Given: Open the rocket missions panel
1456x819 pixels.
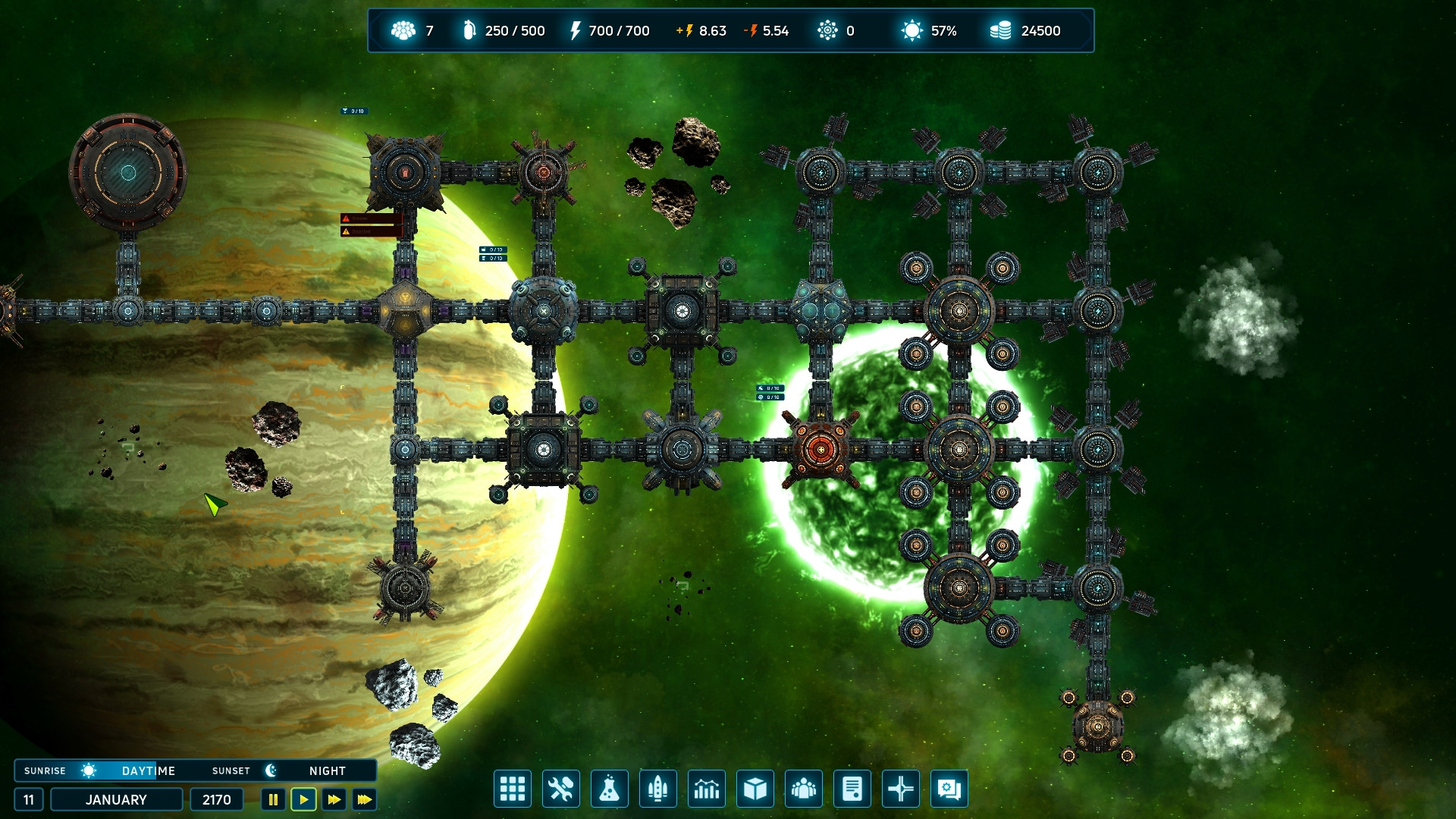Looking at the screenshot, I should (658, 789).
